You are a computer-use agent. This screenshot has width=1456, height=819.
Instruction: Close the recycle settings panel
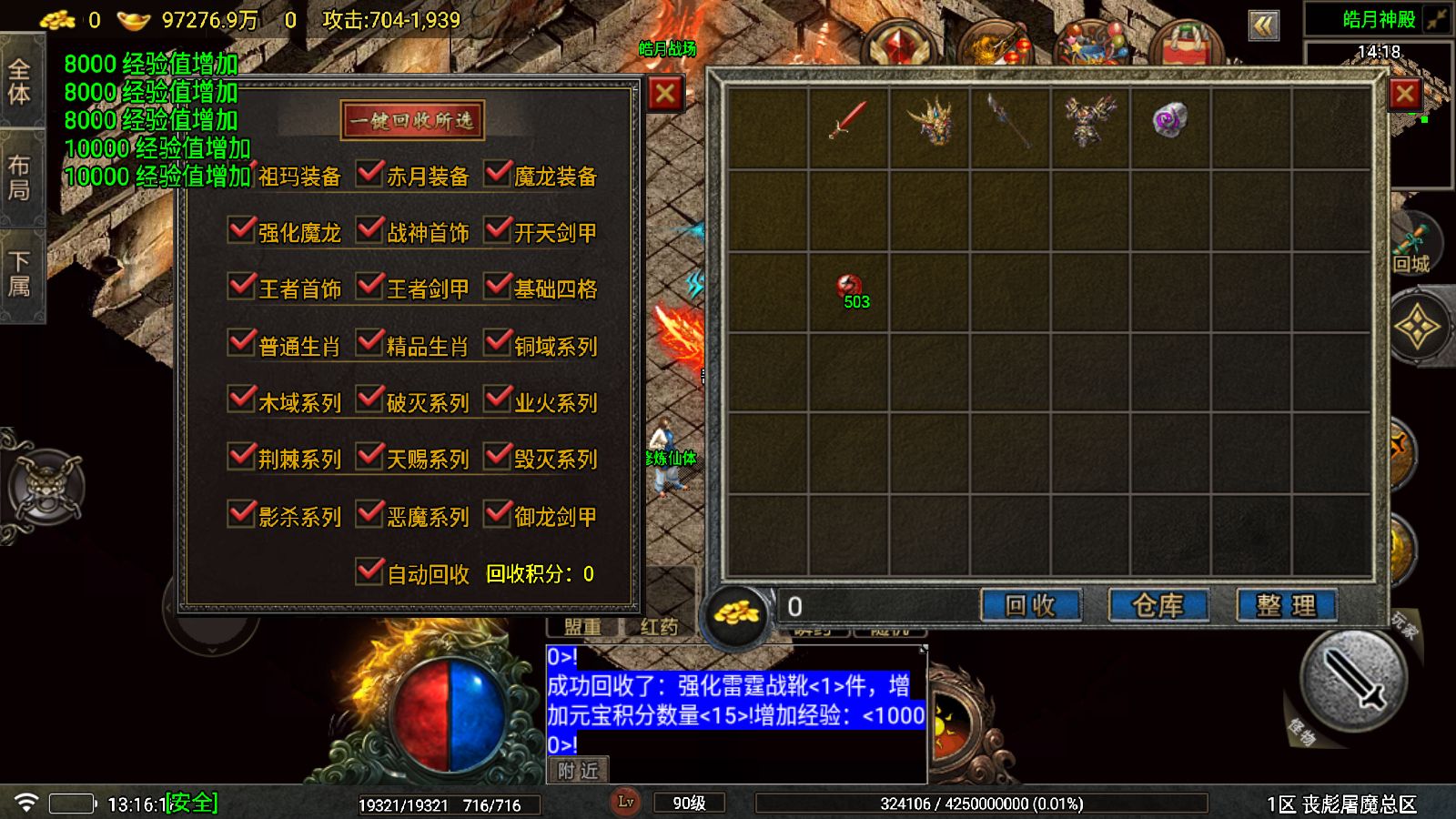click(665, 93)
